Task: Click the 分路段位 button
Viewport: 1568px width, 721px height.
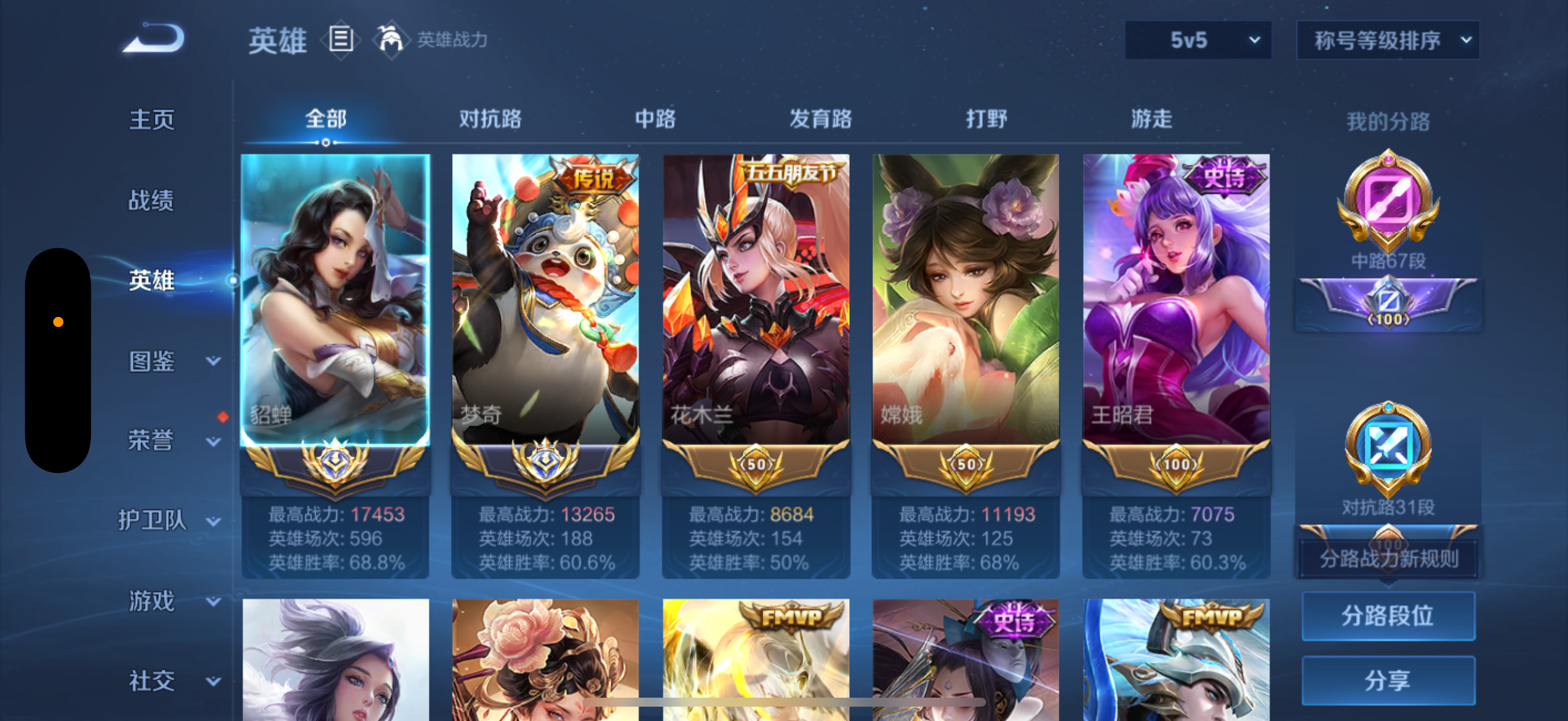Action: tap(1389, 616)
